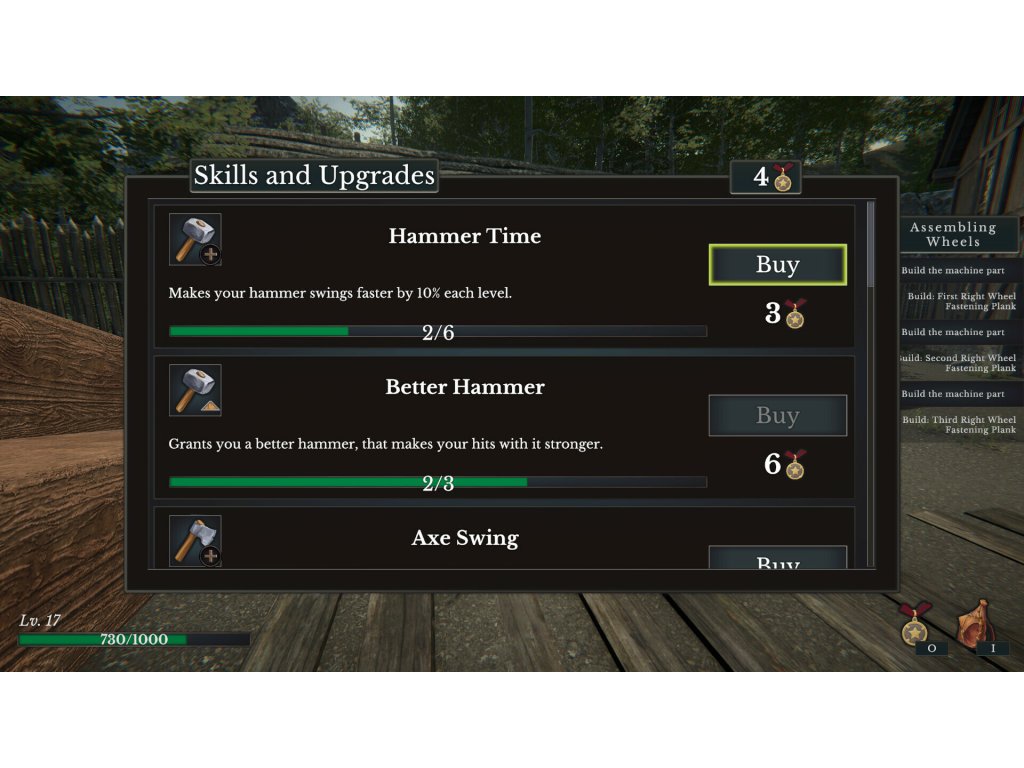Click the Axe Swing skill icon
The image size is (1024, 768).
(x=195, y=541)
